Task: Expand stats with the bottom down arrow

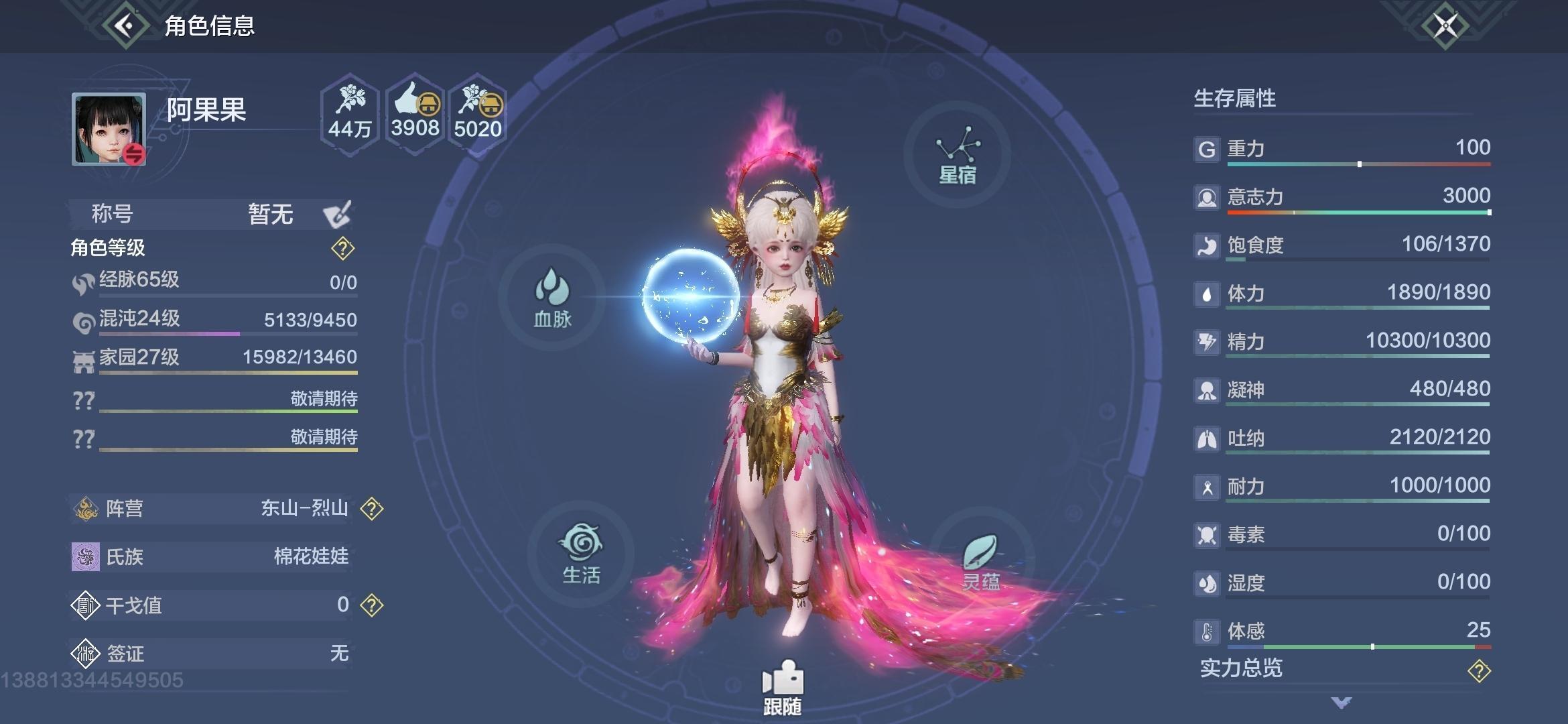Action: [1342, 703]
